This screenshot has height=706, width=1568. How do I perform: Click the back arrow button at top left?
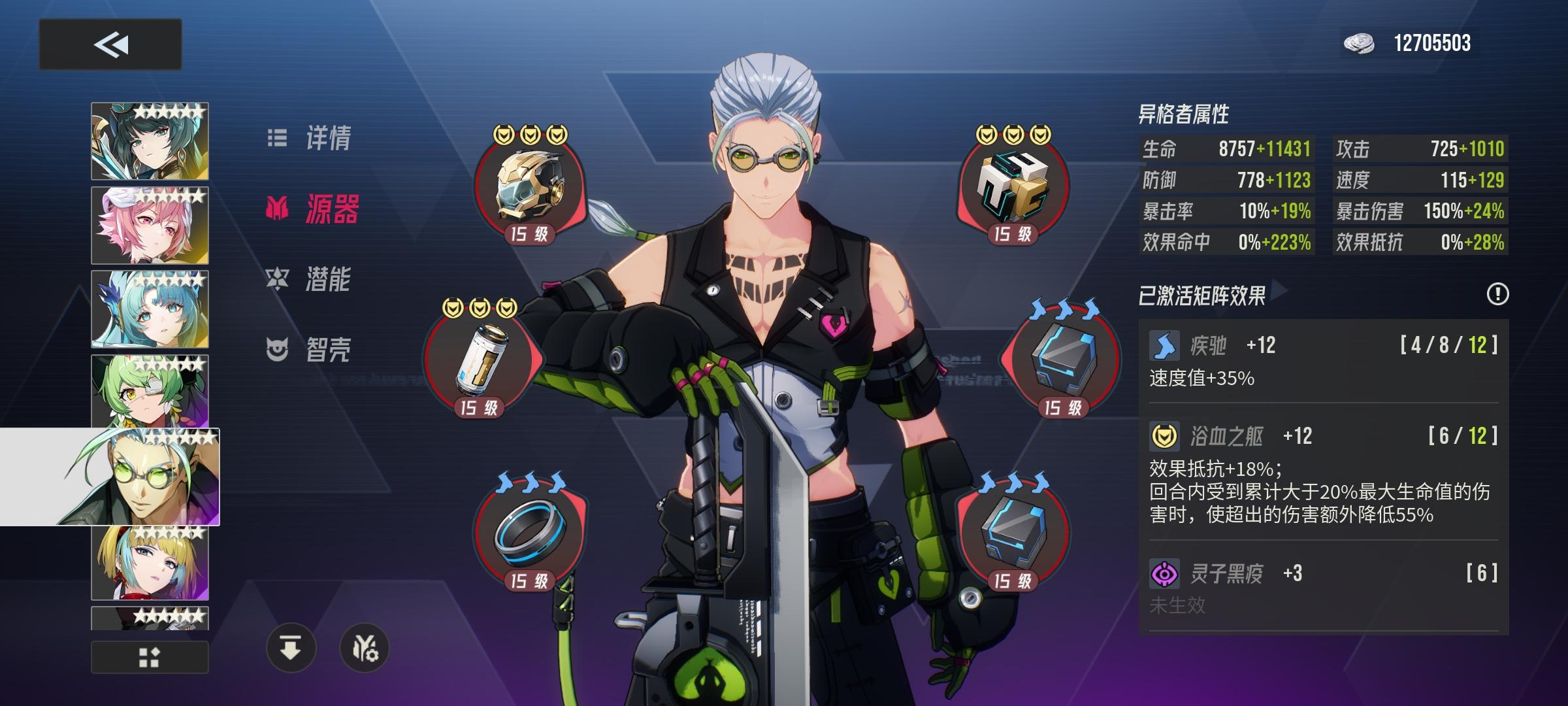point(110,44)
